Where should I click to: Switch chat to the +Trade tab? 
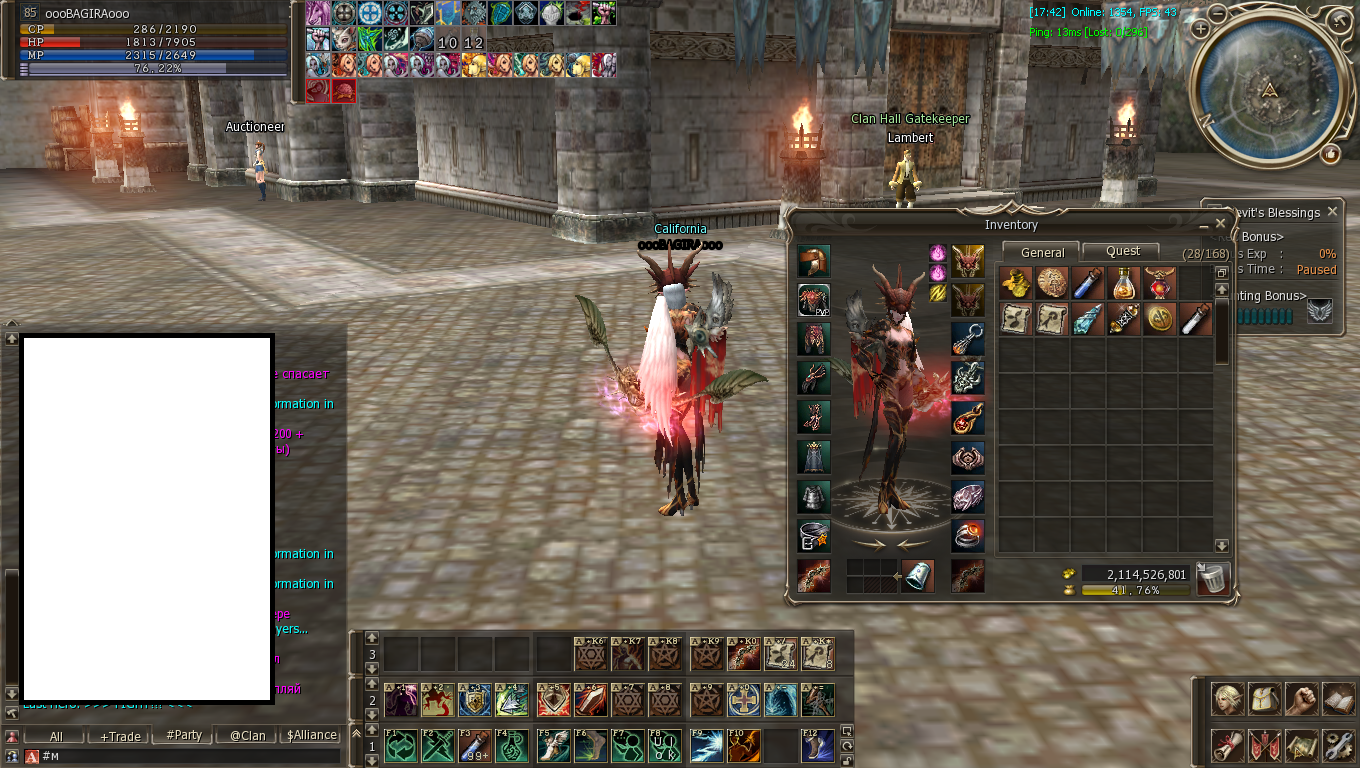[120, 736]
